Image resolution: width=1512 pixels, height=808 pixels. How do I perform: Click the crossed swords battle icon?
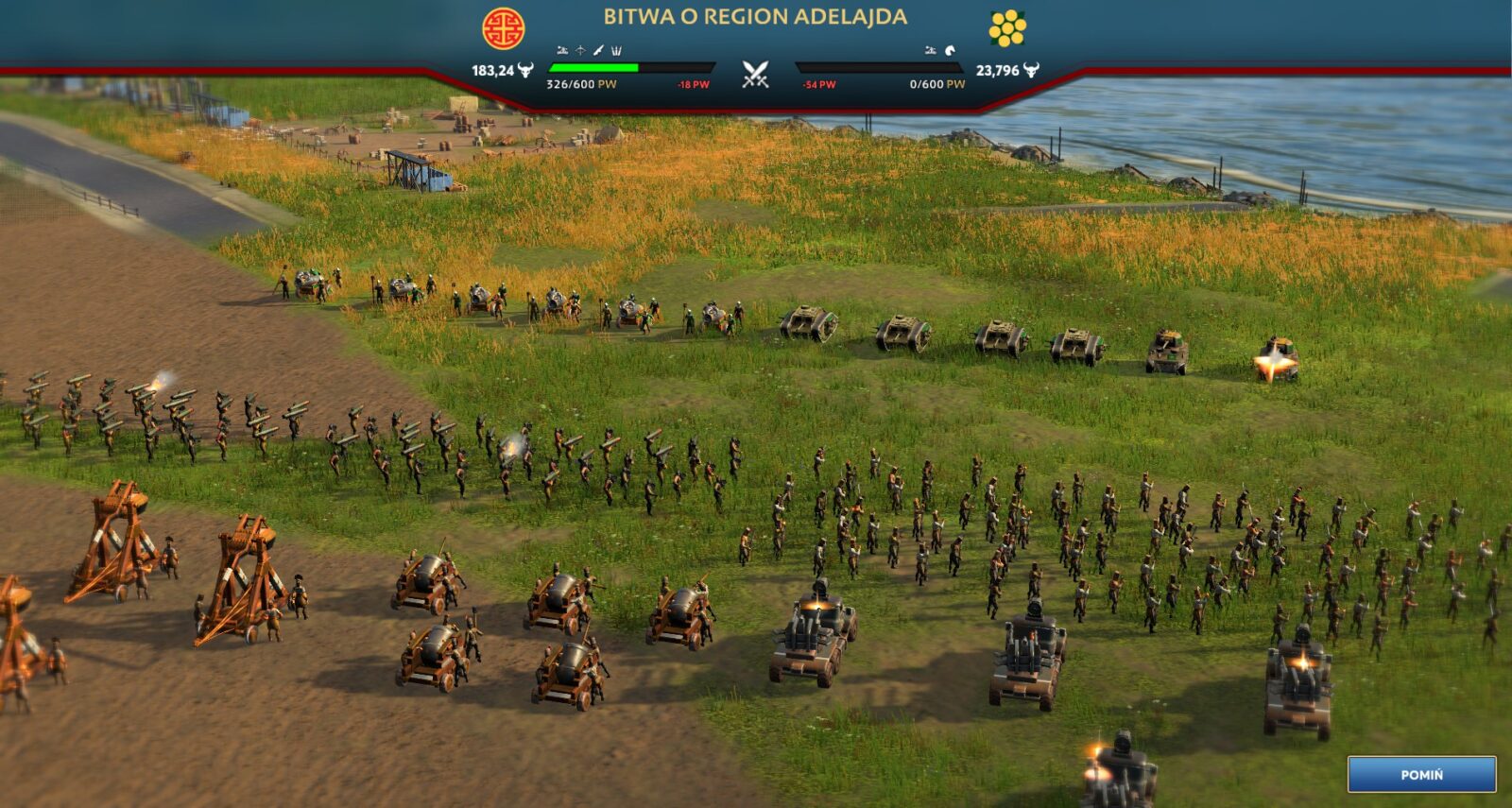pyautogui.click(x=755, y=74)
